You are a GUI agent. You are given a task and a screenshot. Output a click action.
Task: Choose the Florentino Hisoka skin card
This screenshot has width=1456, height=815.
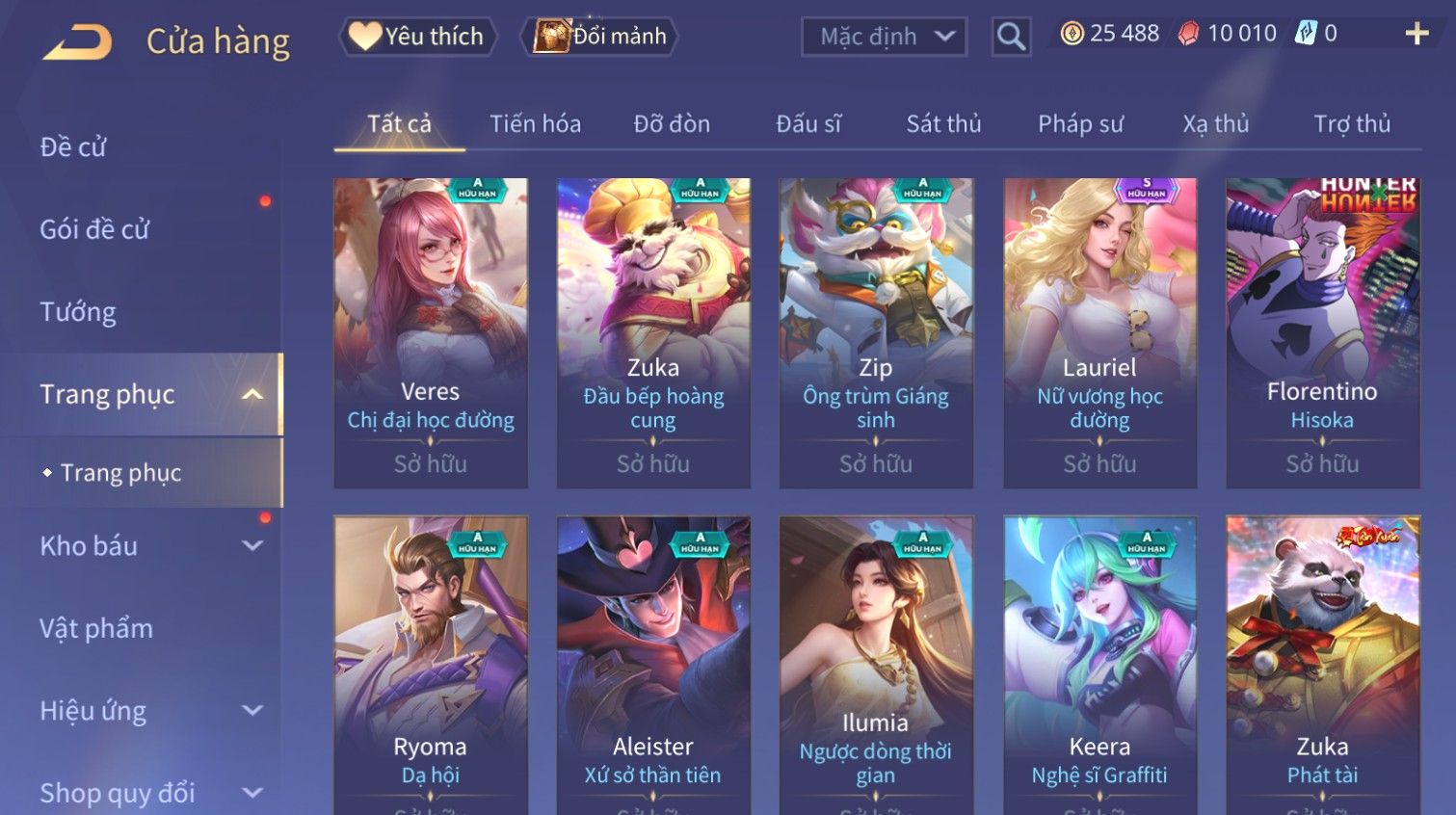pyautogui.click(x=1322, y=332)
